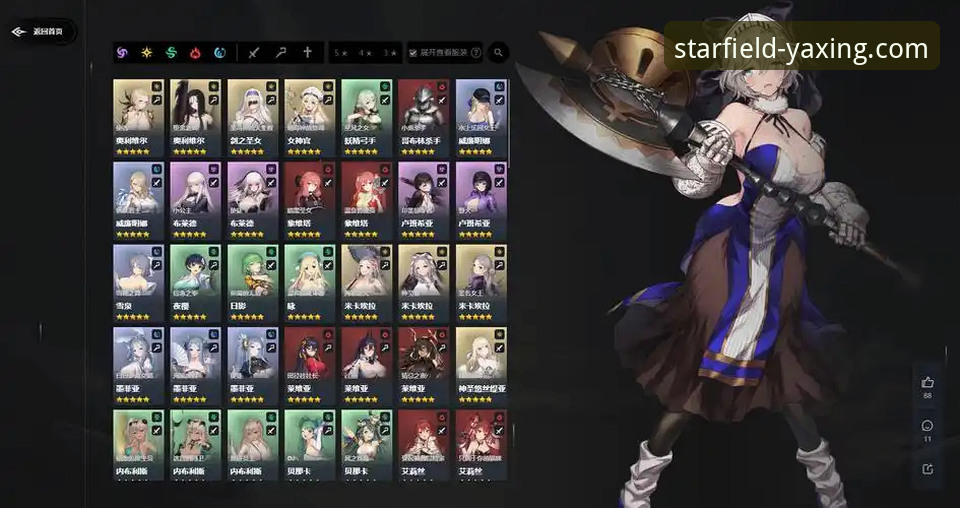The height and width of the screenshot is (508, 960).
Task: Filter by the red fire element
Action: [x=196, y=52]
